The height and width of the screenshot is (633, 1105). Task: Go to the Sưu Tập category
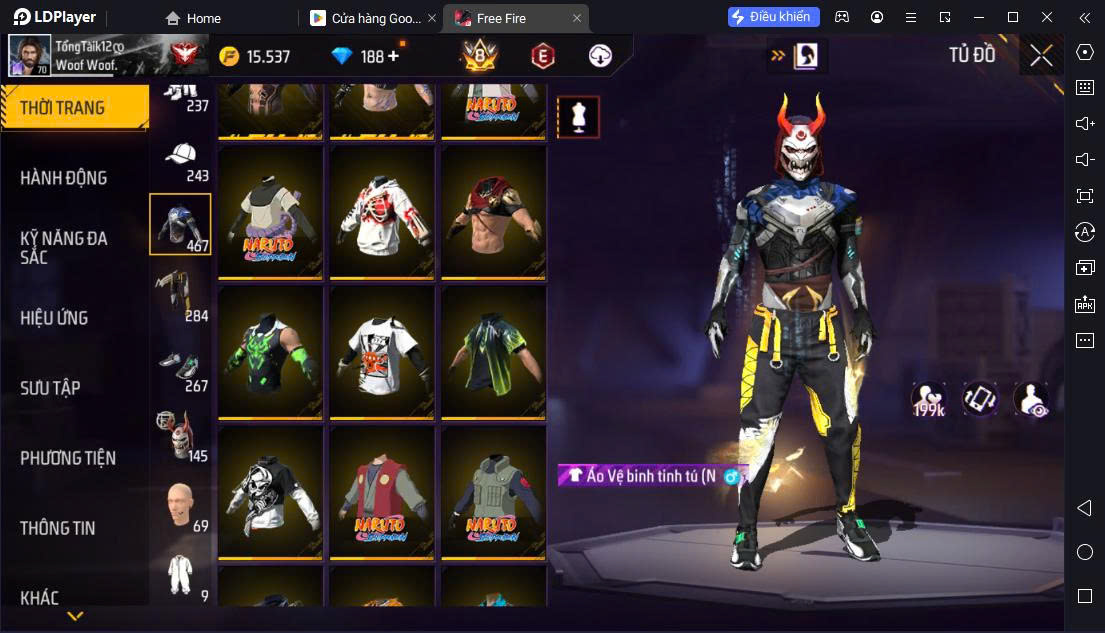[50, 388]
